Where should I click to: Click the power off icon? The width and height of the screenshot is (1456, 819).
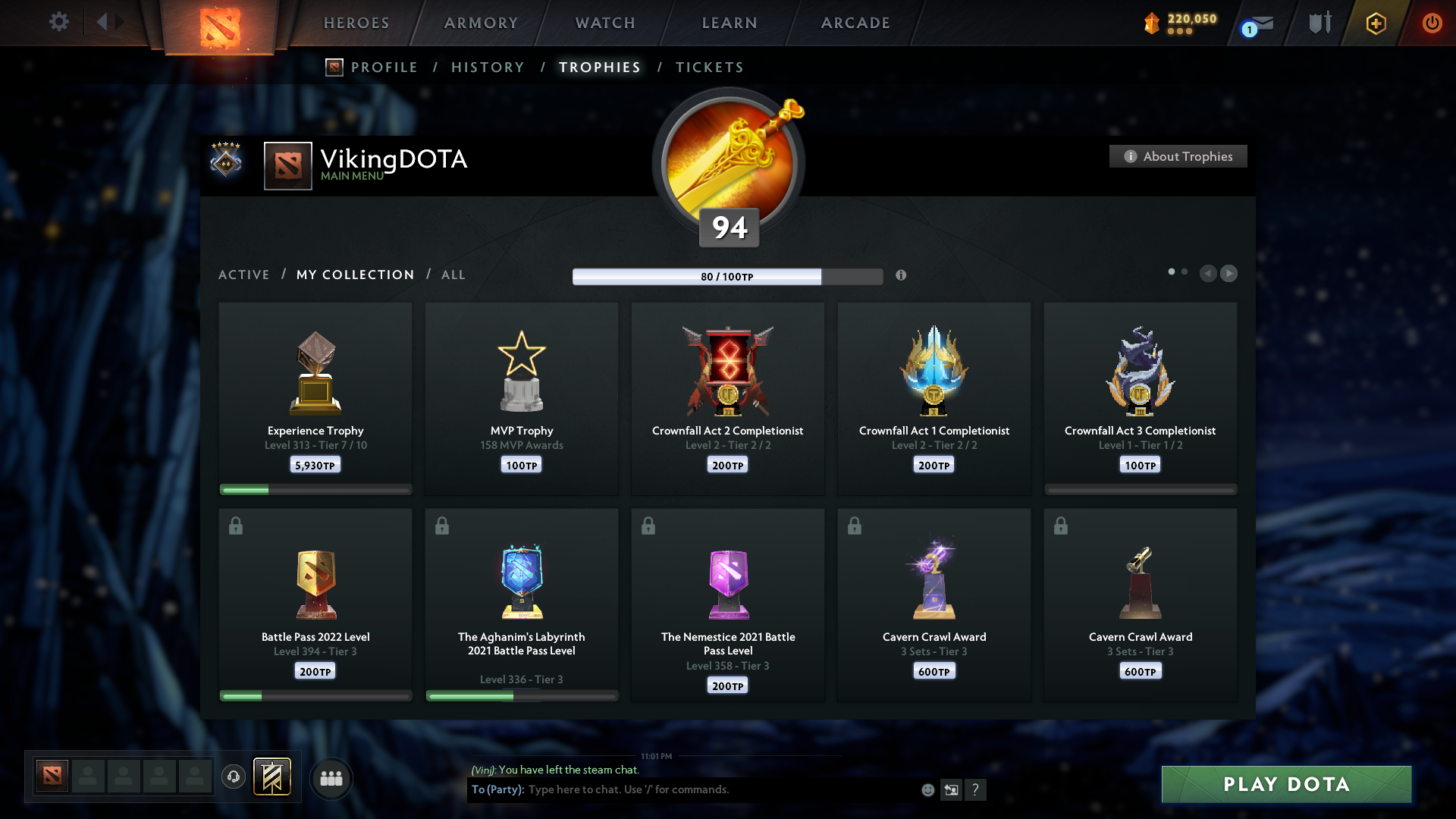[x=1432, y=23]
